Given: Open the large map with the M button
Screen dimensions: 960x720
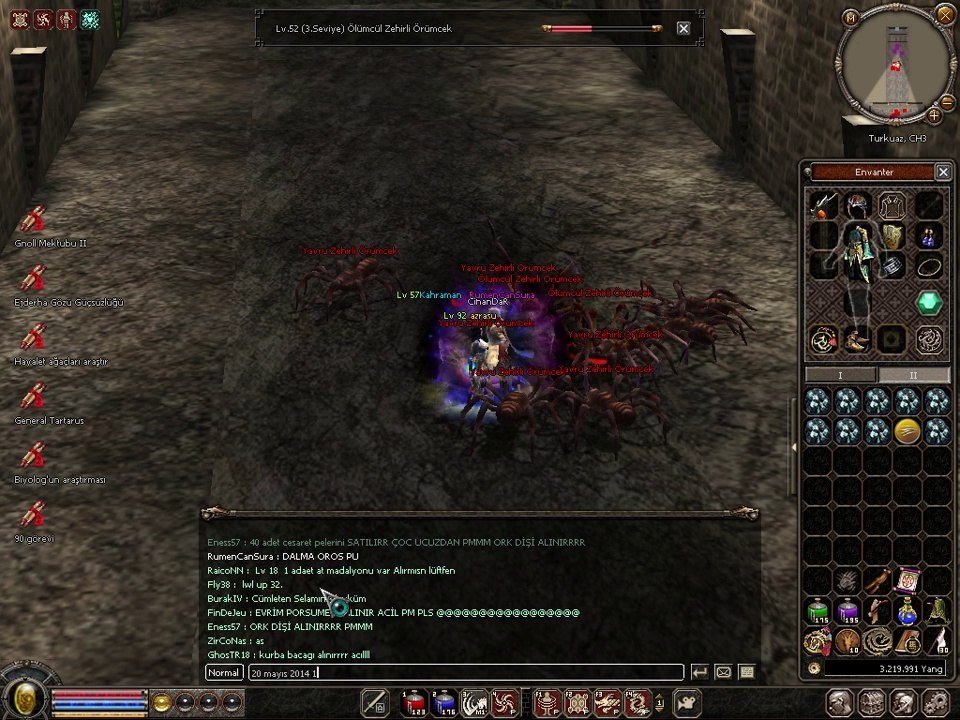Looking at the screenshot, I should [851, 17].
